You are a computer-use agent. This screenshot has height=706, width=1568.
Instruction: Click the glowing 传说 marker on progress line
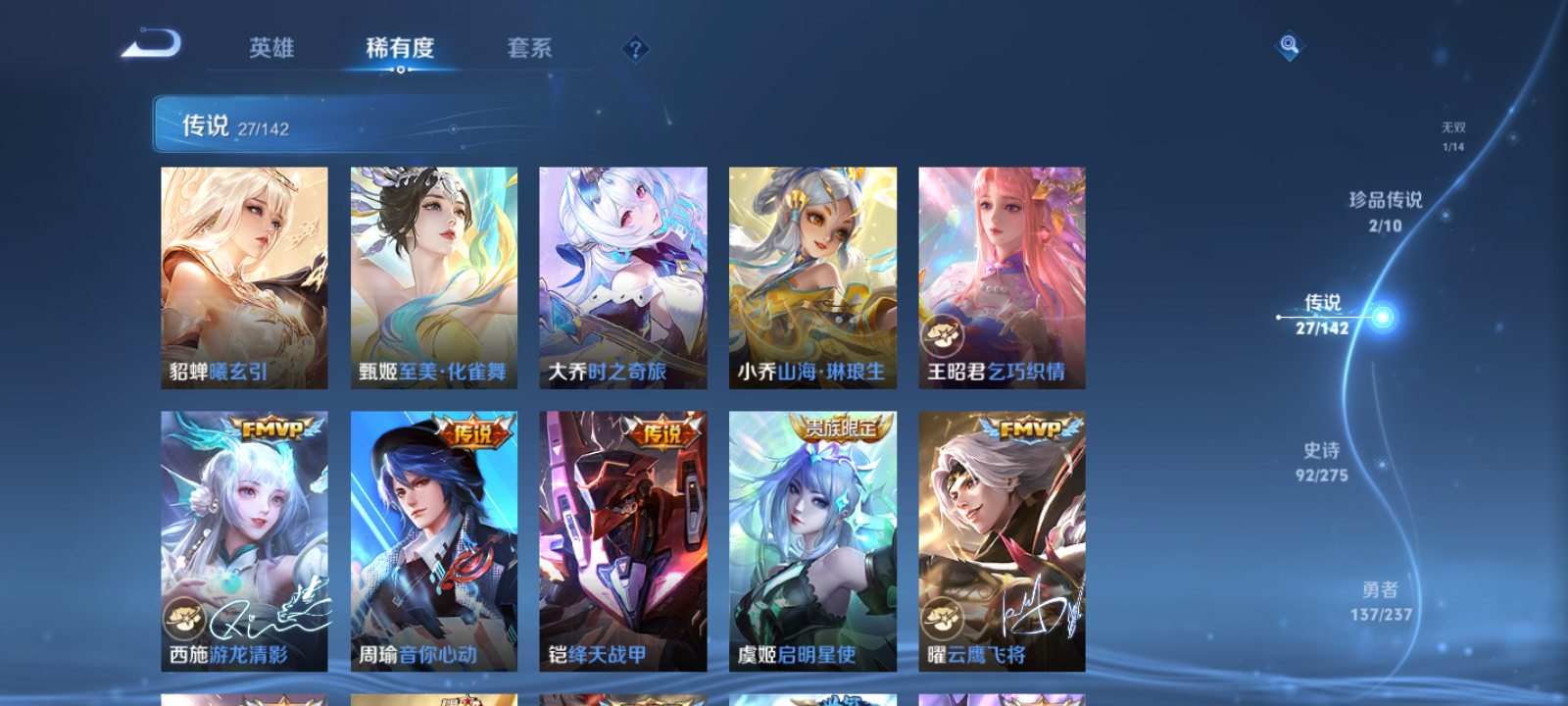(x=1382, y=317)
